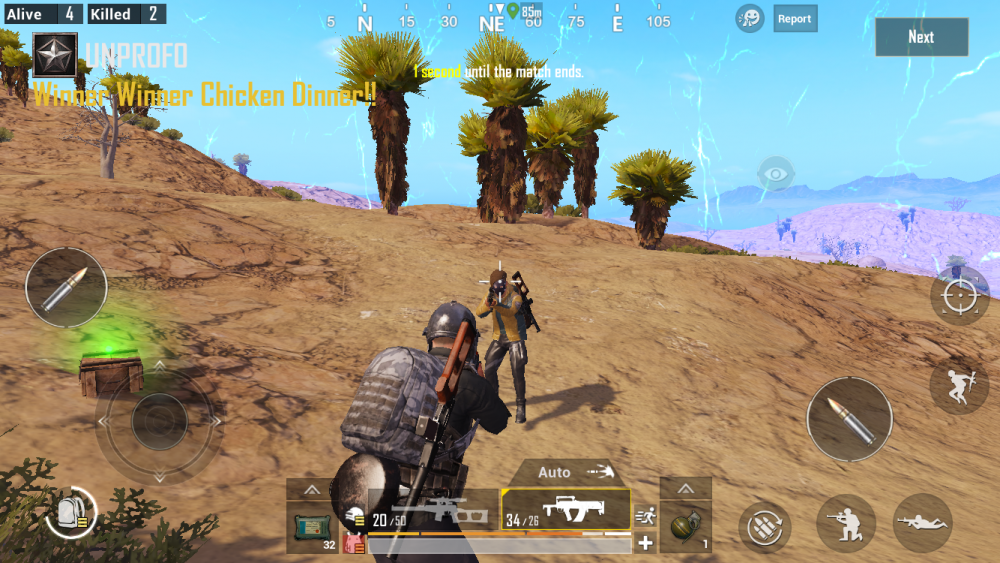Toggle the eye visibility icon
The image size is (1000, 563).
click(x=775, y=173)
